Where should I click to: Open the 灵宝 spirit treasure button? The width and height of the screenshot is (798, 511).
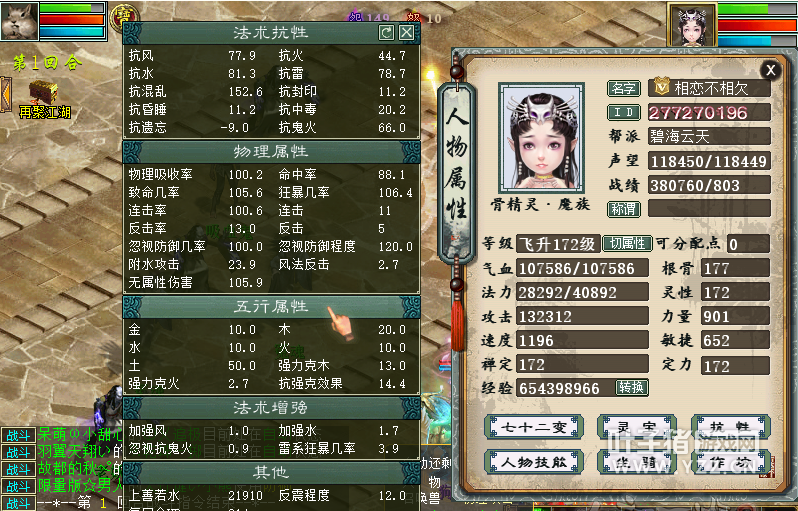pyautogui.click(x=630, y=427)
